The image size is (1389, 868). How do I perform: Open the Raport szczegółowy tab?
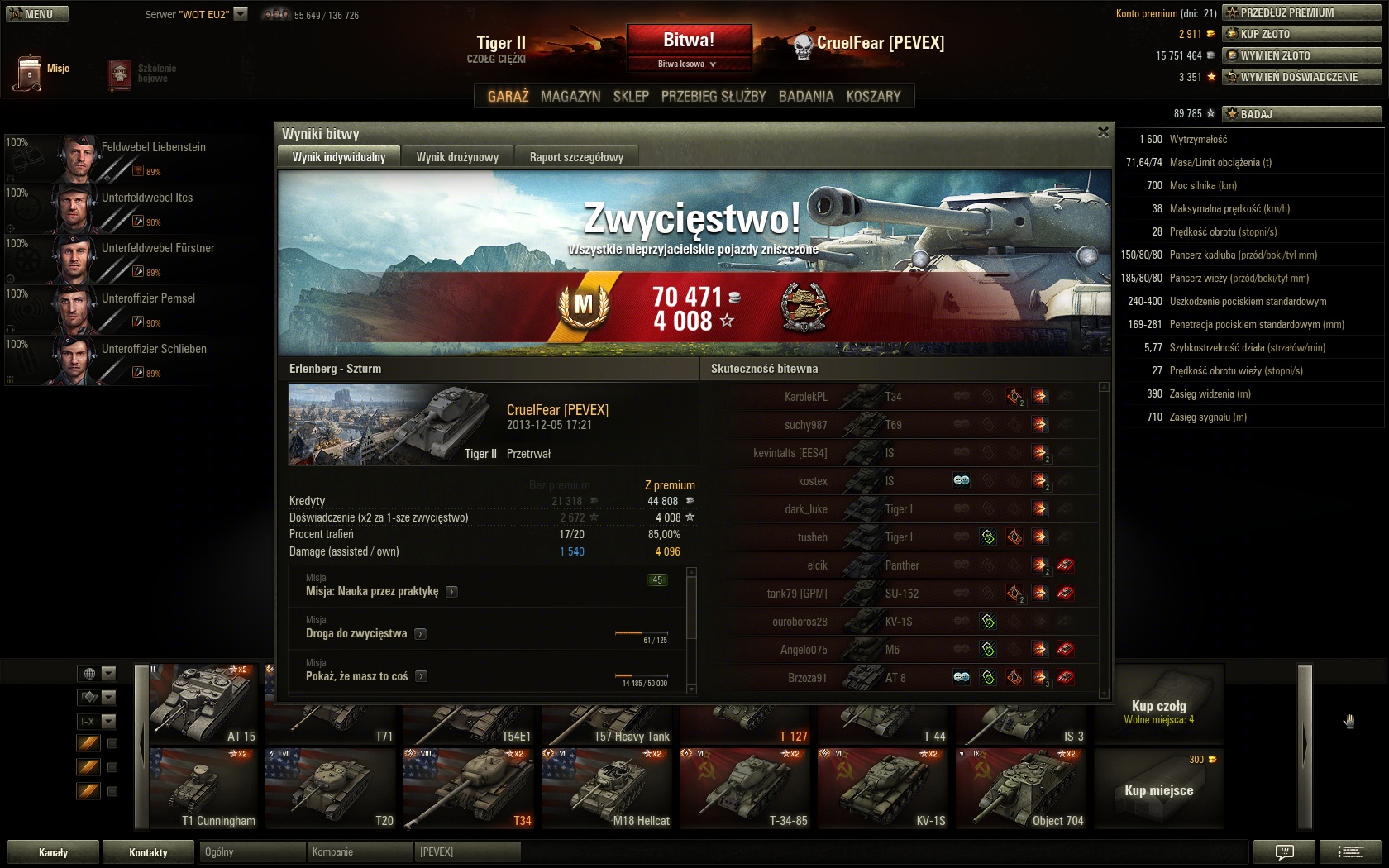tap(576, 157)
